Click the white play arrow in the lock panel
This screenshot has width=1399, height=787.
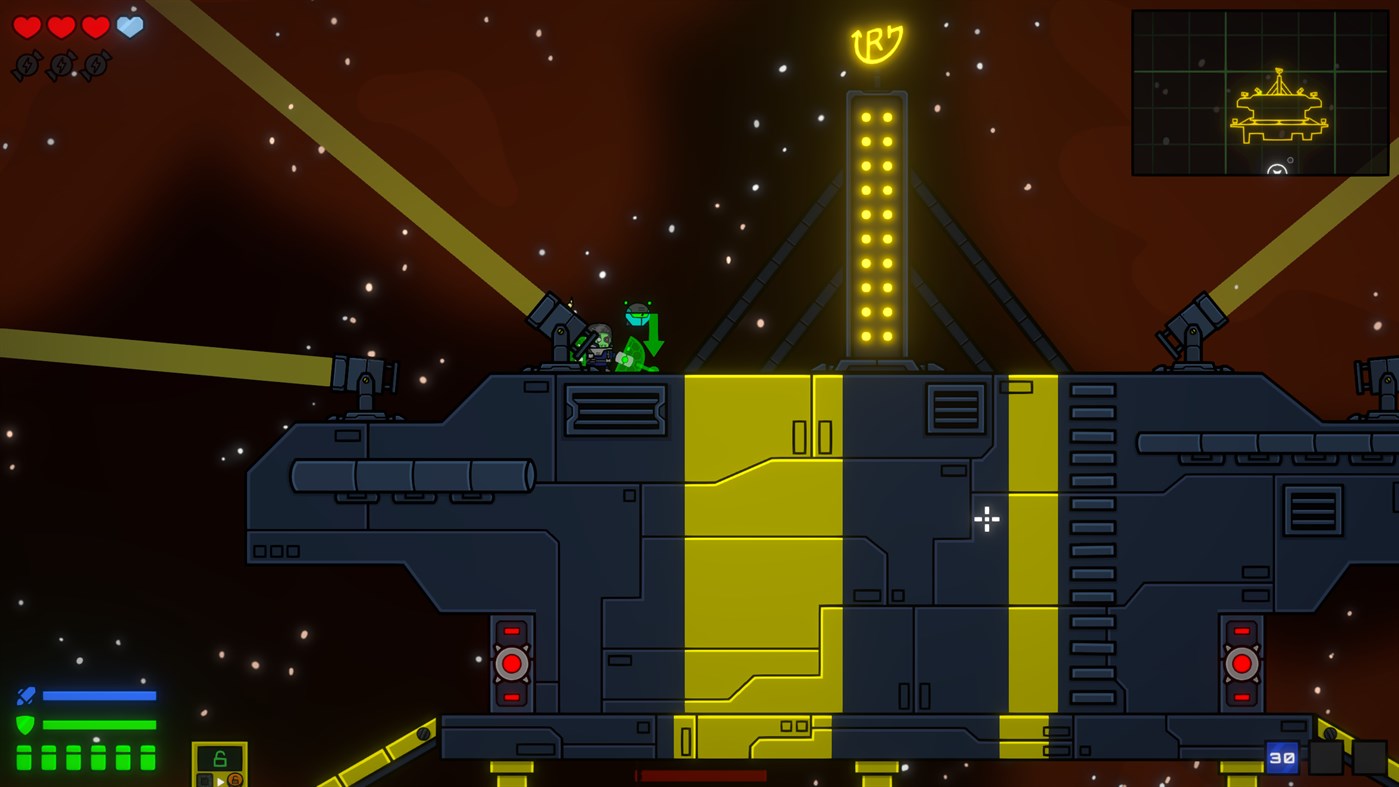pos(221,781)
